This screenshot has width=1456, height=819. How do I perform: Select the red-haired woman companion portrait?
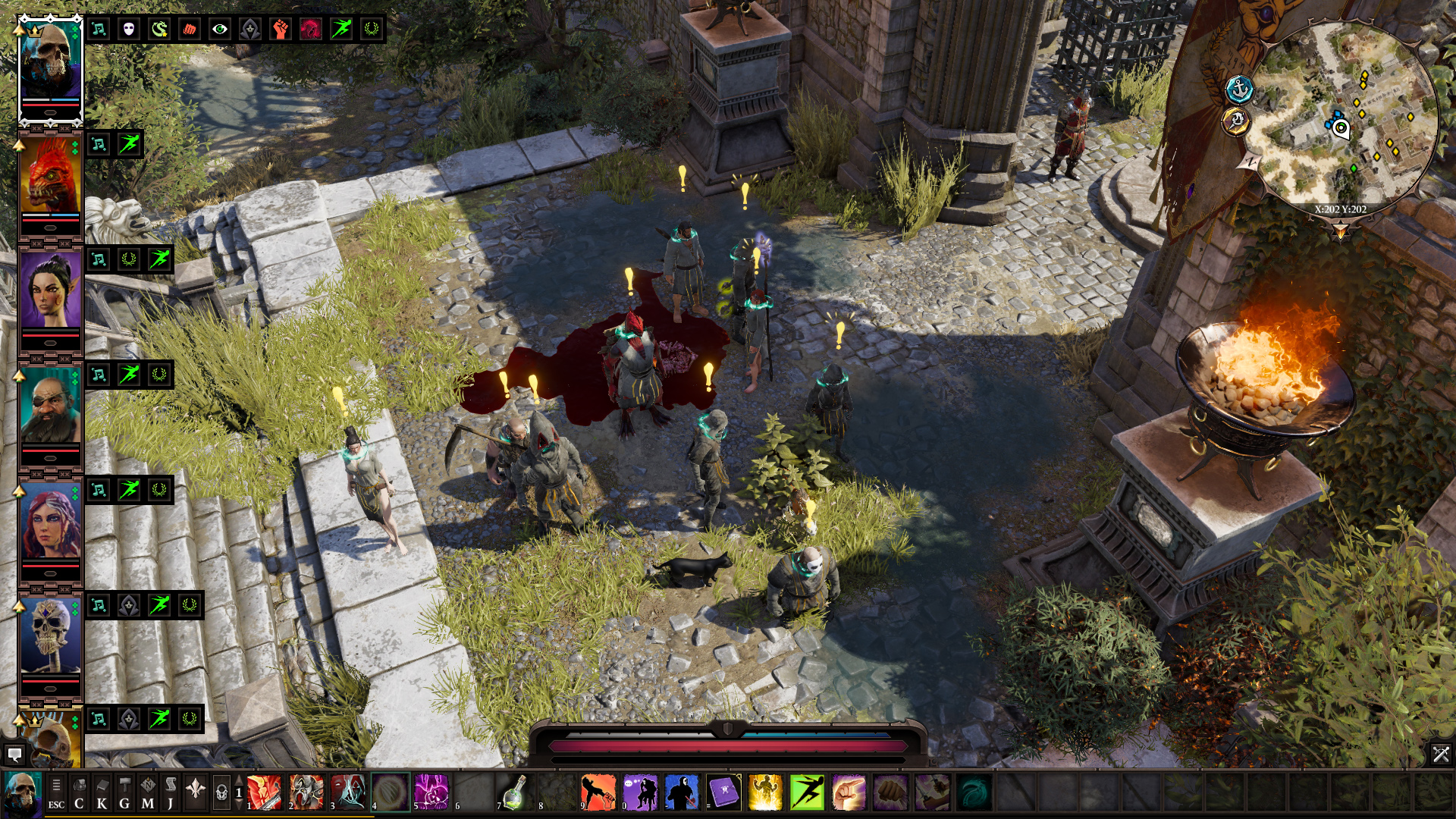click(50, 525)
